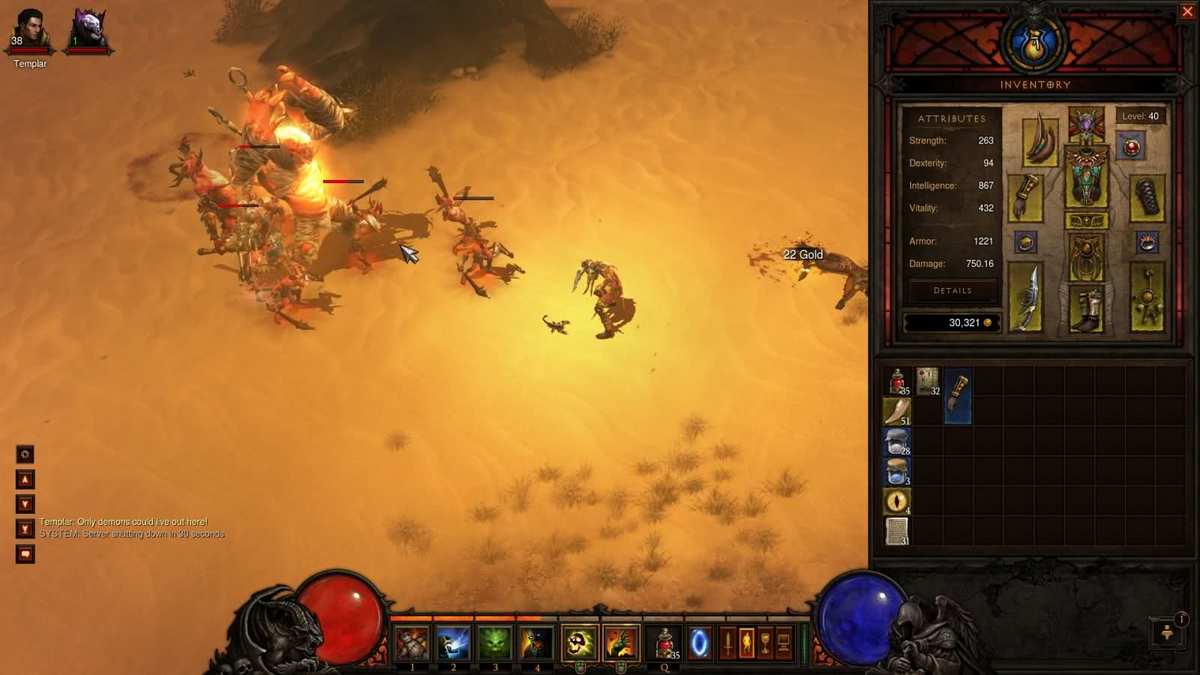This screenshot has height=675, width=1200.
Task: Use the yellow skull mouse skill
Action: [x=579, y=643]
